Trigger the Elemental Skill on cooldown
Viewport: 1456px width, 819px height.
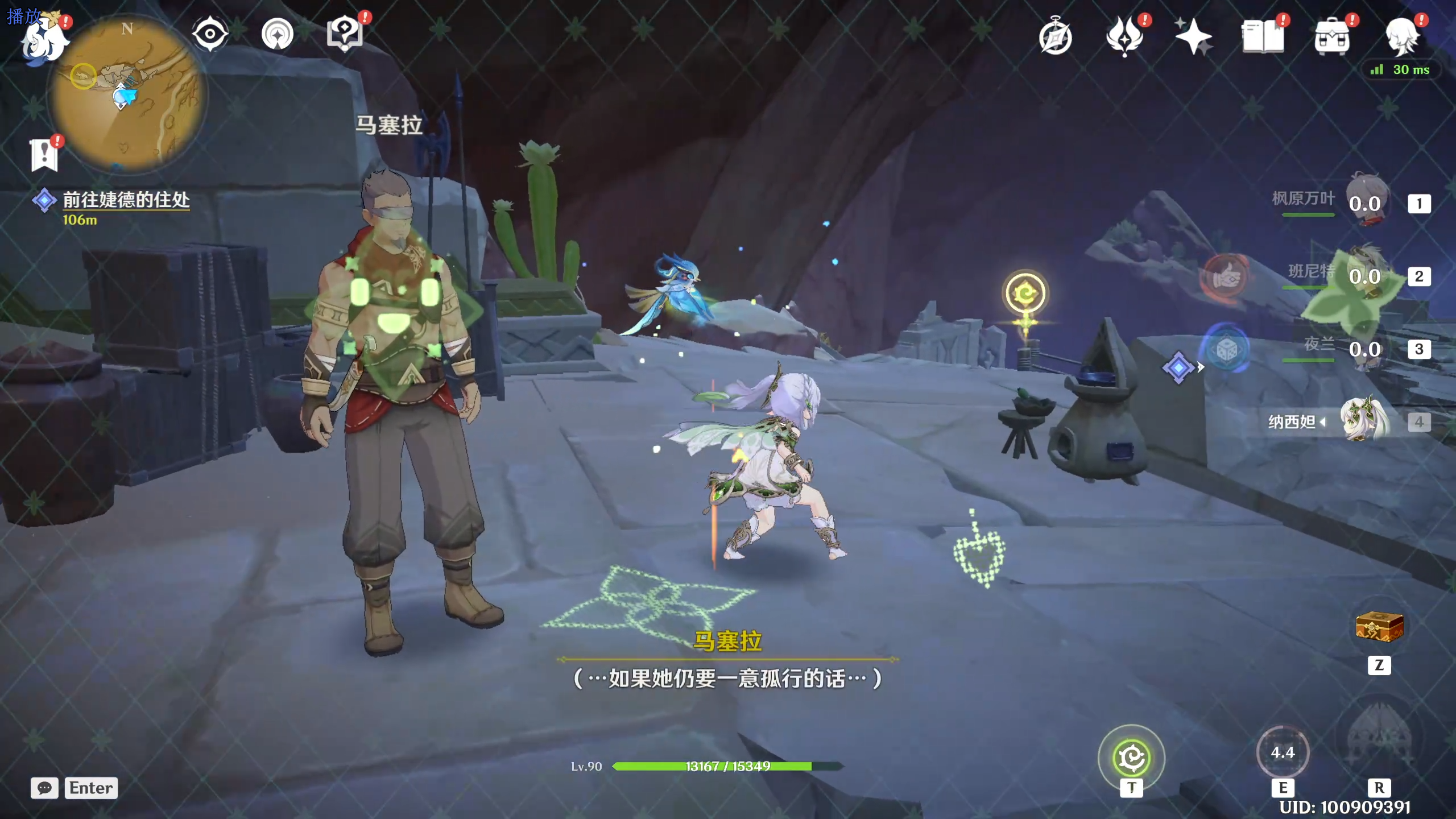click(x=1283, y=752)
